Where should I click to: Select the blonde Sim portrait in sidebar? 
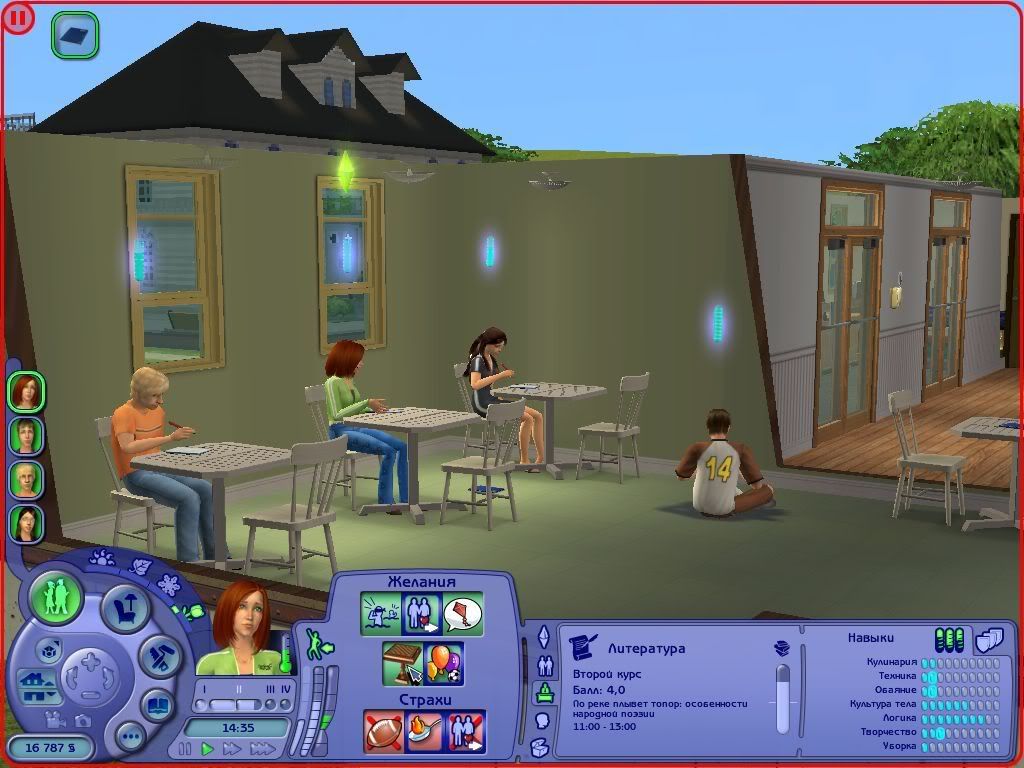coord(26,478)
